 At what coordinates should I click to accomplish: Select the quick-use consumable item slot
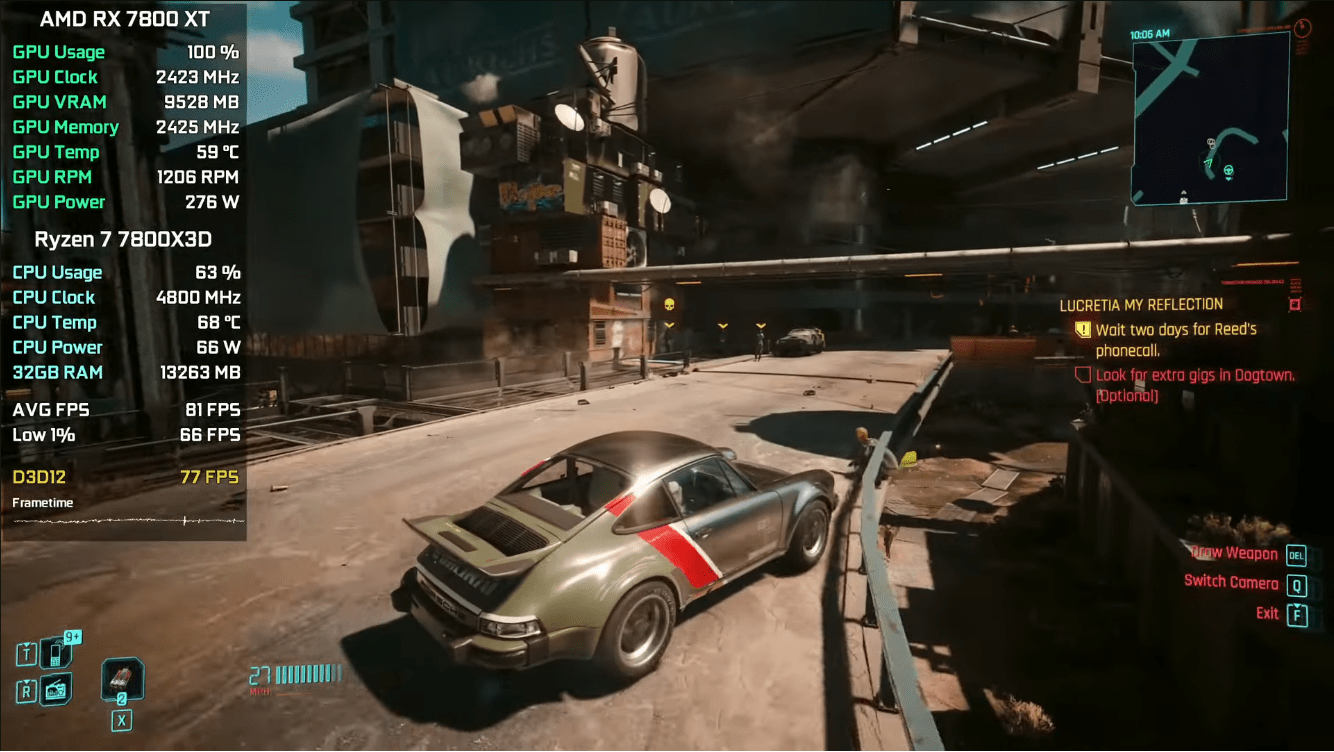click(x=122, y=680)
